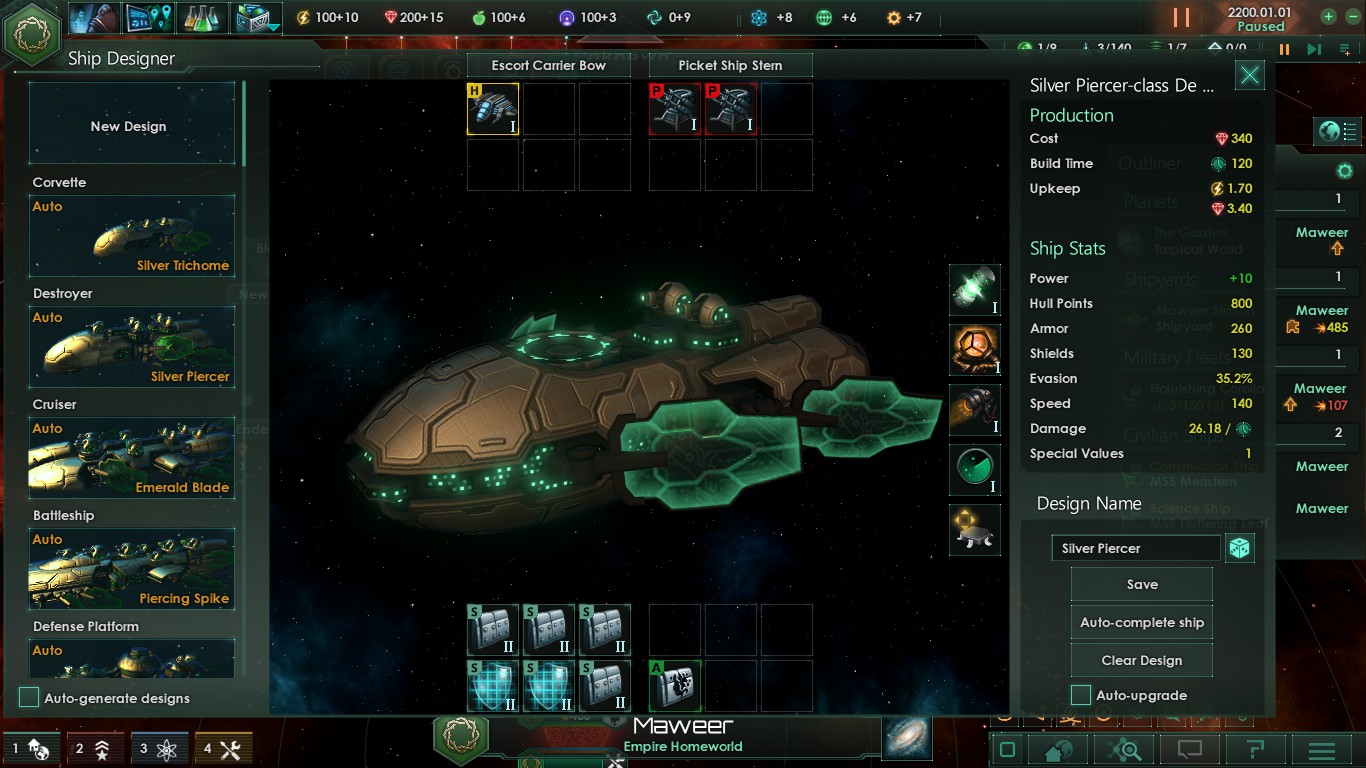Toggle the Auto-upgrade checkbox
The width and height of the screenshot is (1366, 768).
(x=1081, y=695)
